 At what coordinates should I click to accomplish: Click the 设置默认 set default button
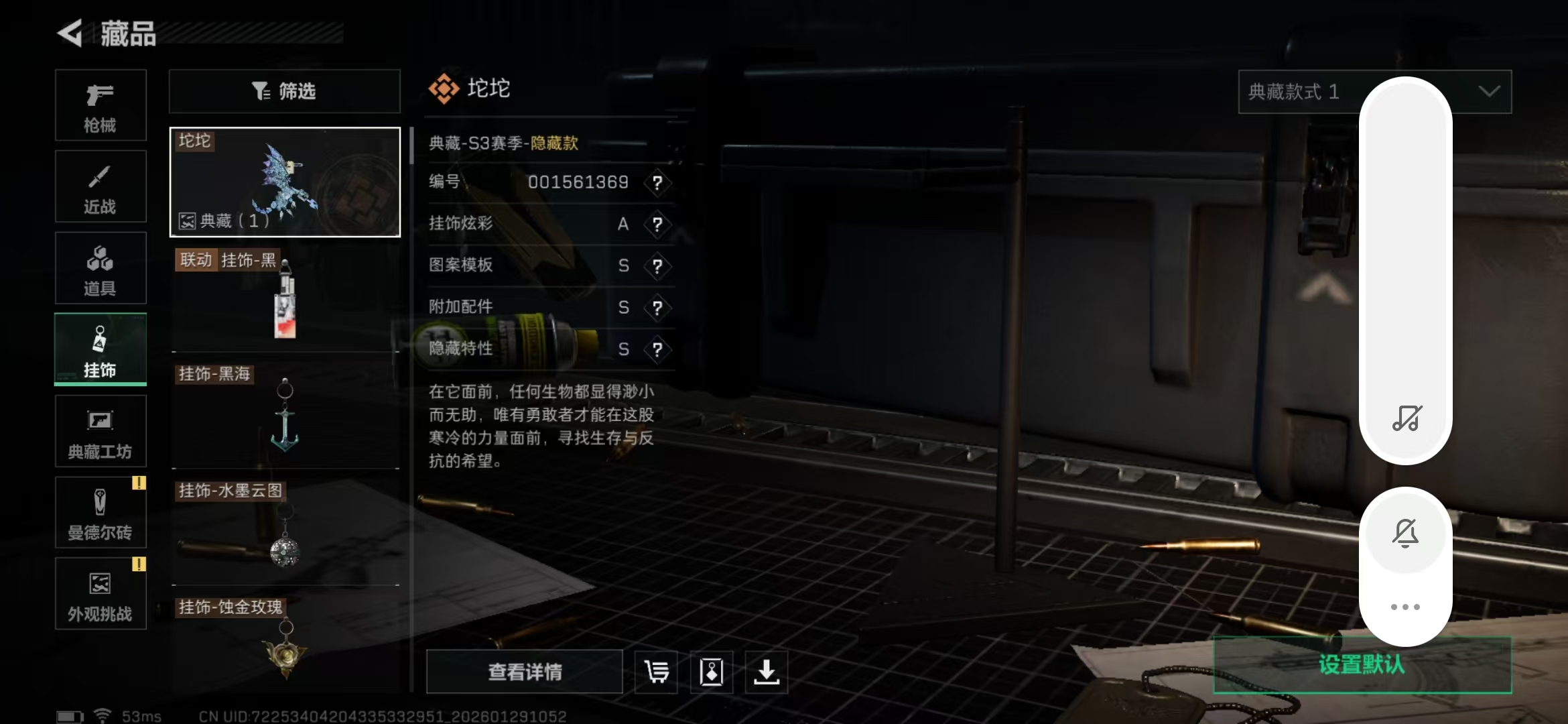pyautogui.click(x=1360, y=664)
